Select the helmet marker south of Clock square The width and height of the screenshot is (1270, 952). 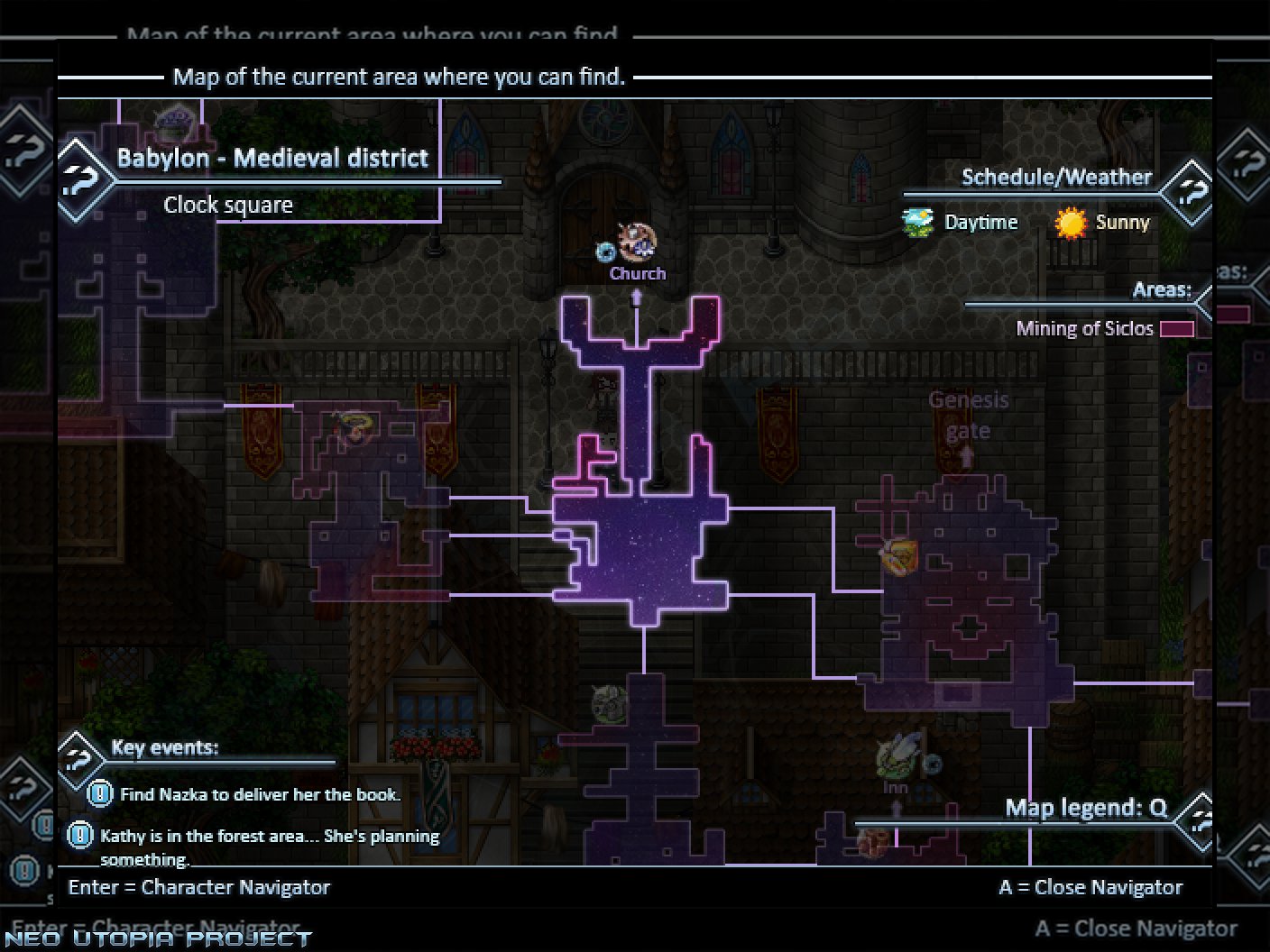pyautogui.click(x=610, y=703)
